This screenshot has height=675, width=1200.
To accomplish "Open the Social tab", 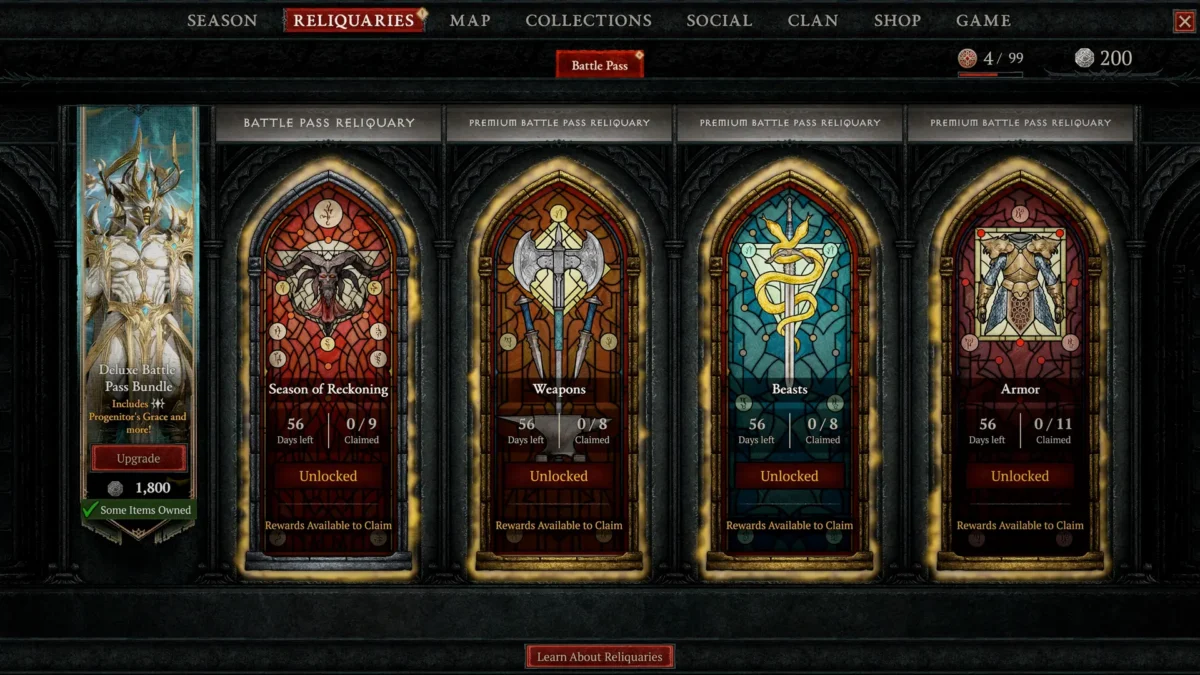I will (x=719, y=20).
